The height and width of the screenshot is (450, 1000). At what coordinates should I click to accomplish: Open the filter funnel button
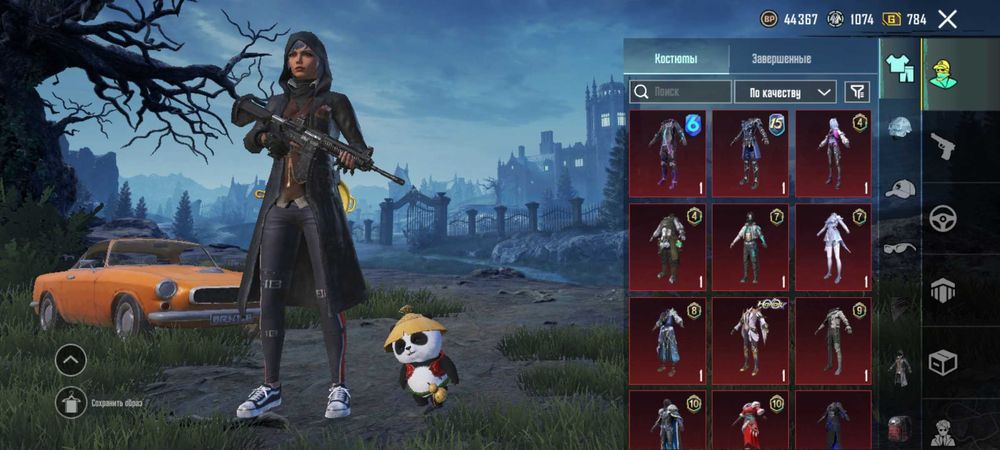pos(857,92)
